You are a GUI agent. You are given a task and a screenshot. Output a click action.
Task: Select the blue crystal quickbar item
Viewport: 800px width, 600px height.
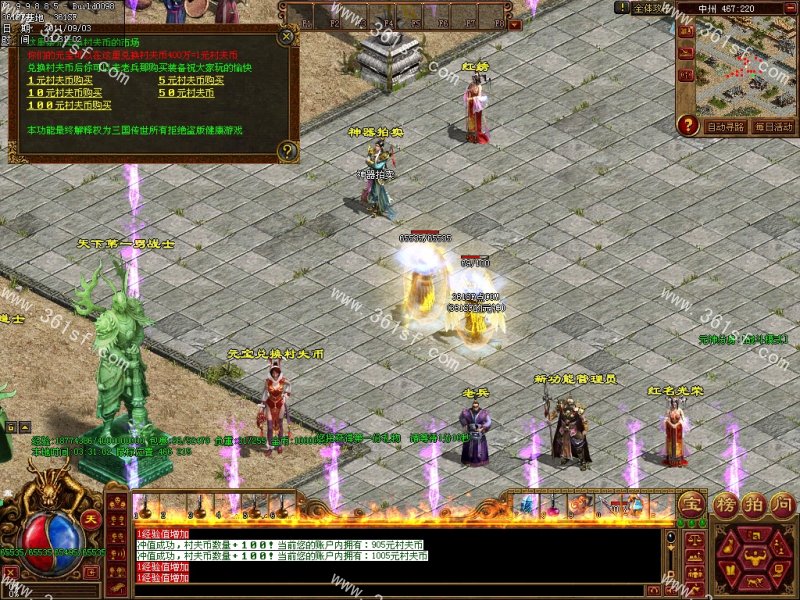pos(526,506)
